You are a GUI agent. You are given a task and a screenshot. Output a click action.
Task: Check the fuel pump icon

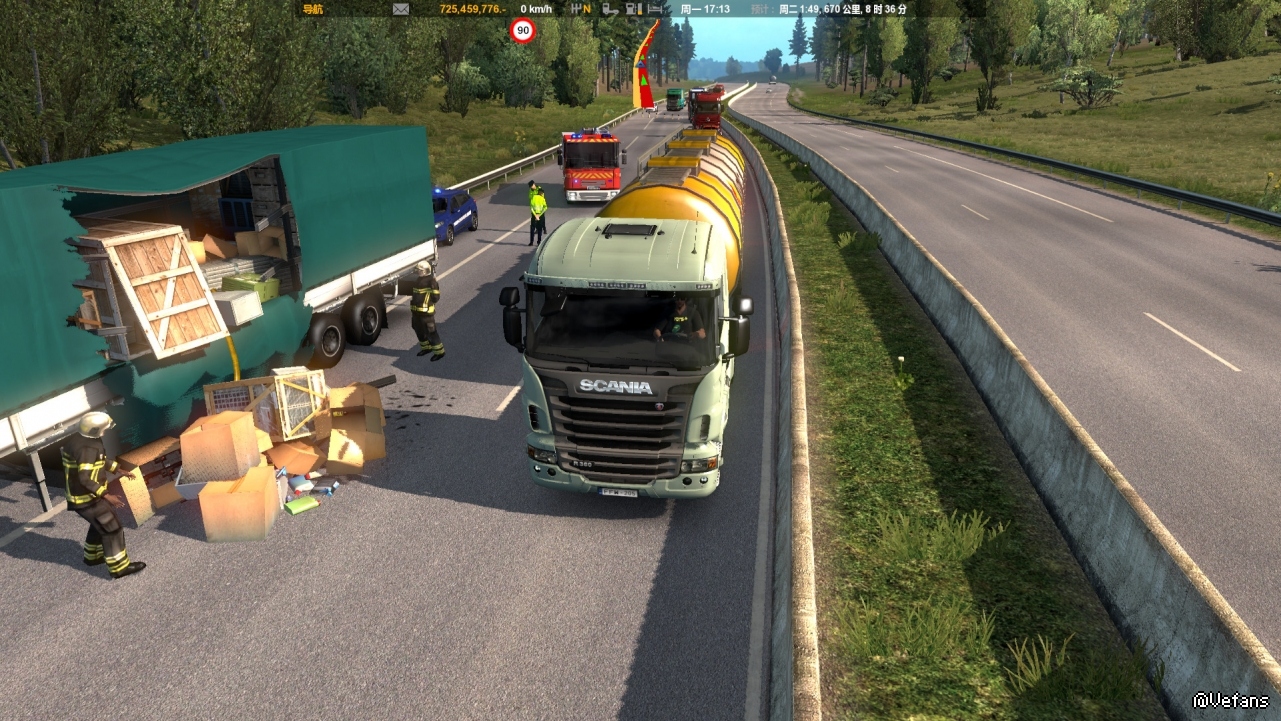pyautogui.click(x=632, y=9)
